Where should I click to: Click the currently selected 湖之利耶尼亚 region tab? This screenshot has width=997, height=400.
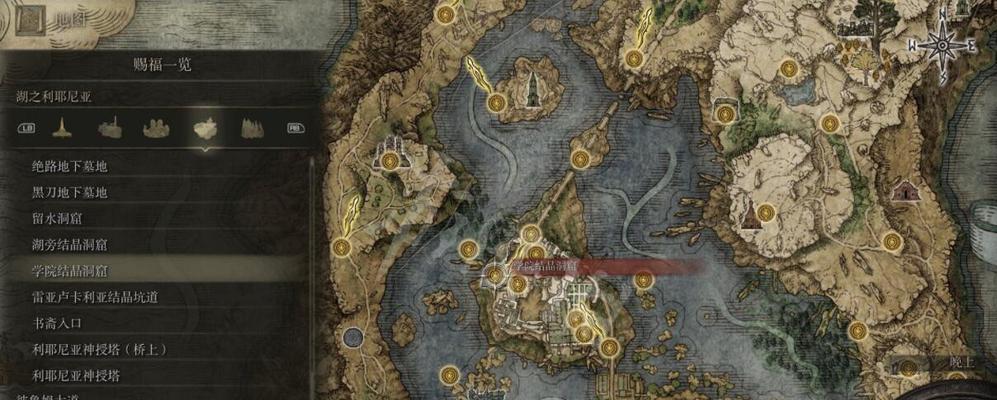[204, 128]
